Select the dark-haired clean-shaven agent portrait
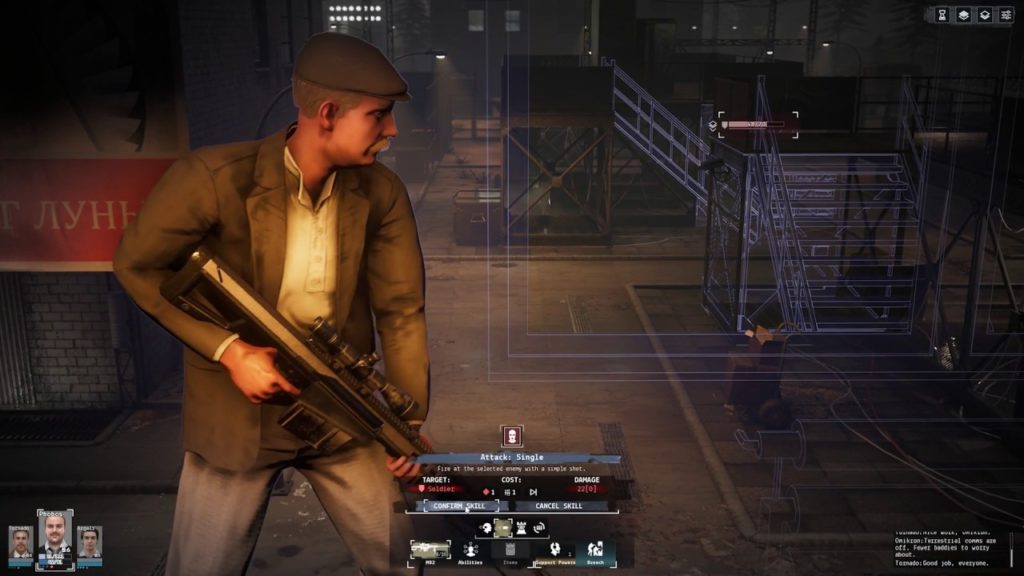This screenshot has height=576, width=1024. [x=90, y=542]
